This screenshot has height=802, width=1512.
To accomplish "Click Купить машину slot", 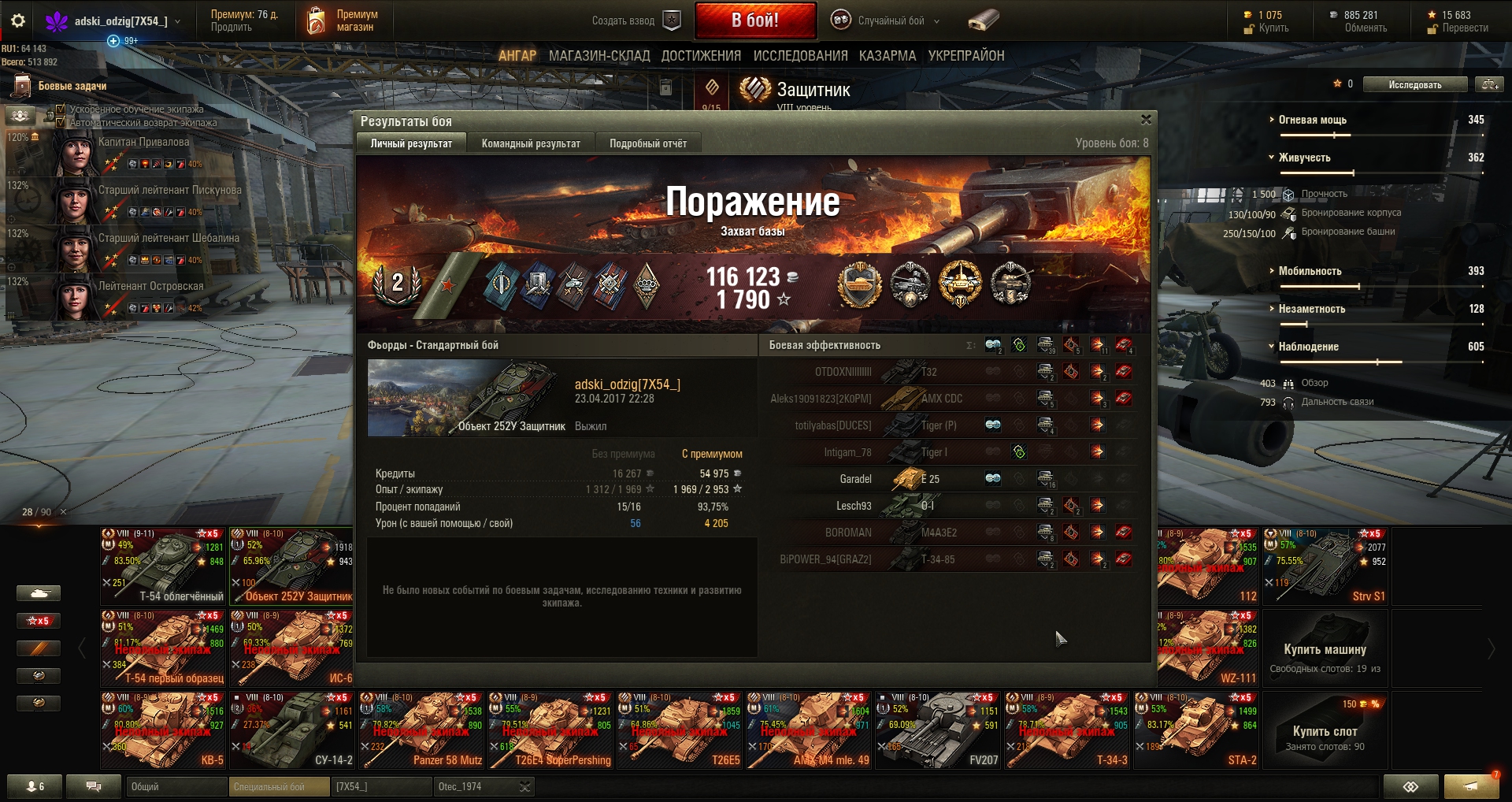I will pos(1325,648).
